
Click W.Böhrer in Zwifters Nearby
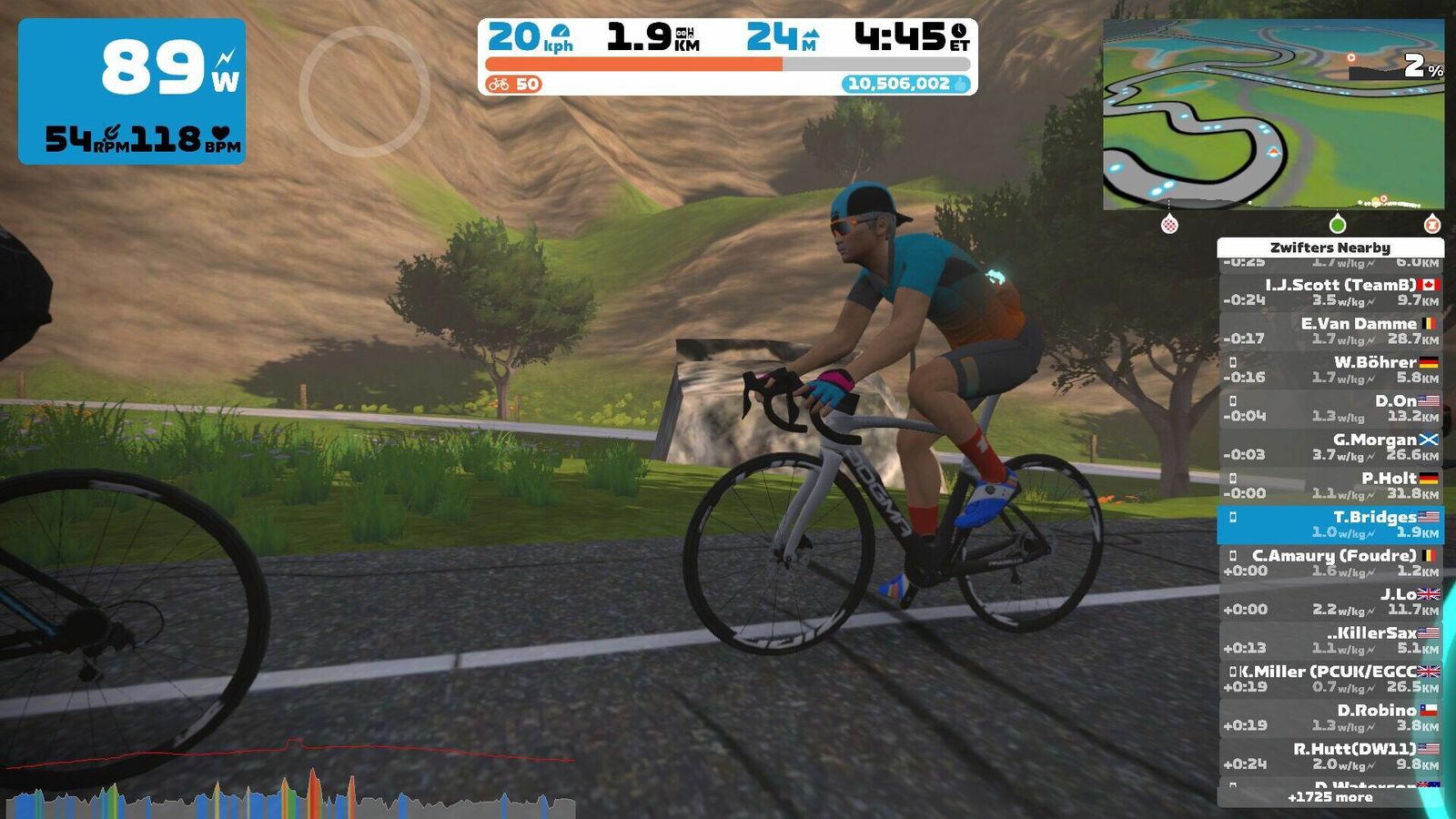[x=1330, y=369]
